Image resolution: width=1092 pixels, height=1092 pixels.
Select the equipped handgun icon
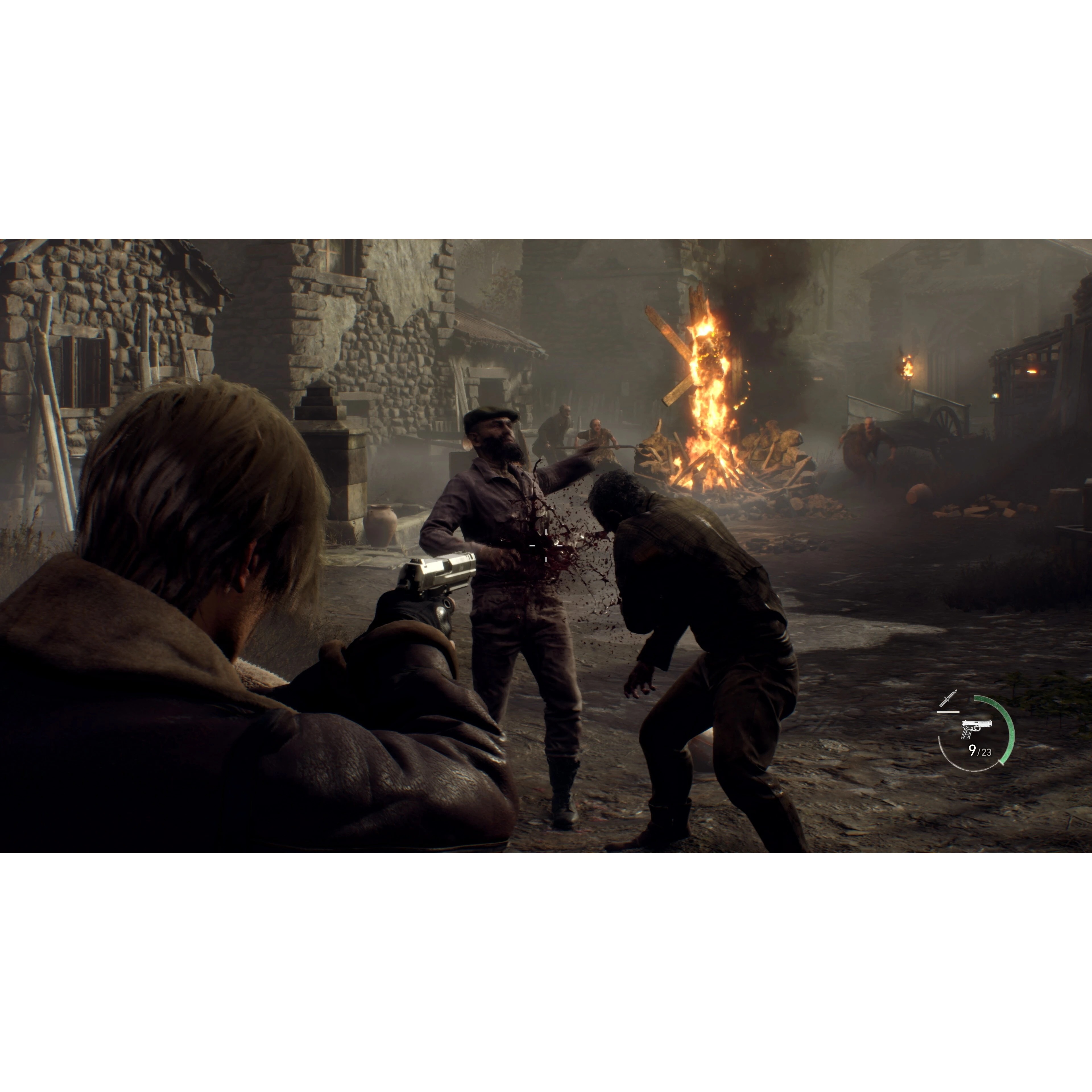pos(976,729)
